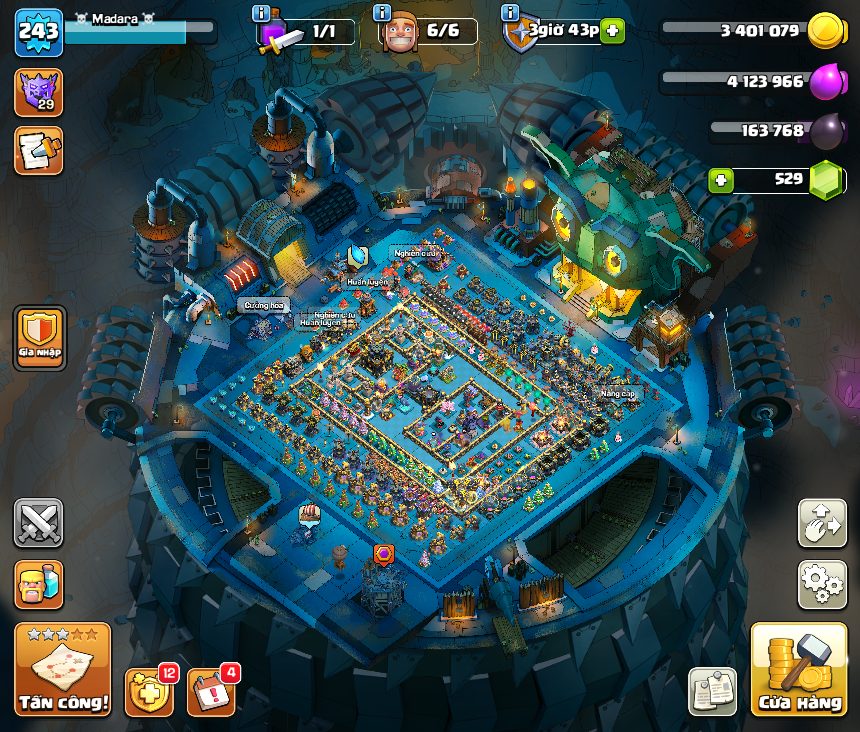This screenshot has height=732, width=860.
Task: Click the player level 243 badge
Action: (38, 33)
